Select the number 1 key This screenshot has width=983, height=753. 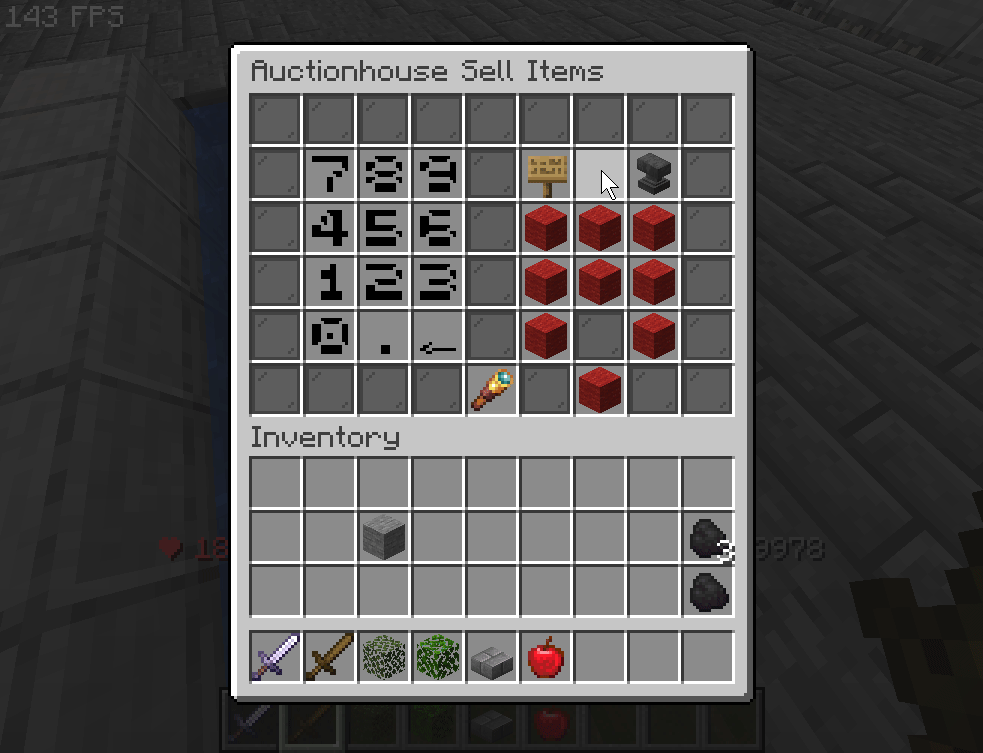330,283
